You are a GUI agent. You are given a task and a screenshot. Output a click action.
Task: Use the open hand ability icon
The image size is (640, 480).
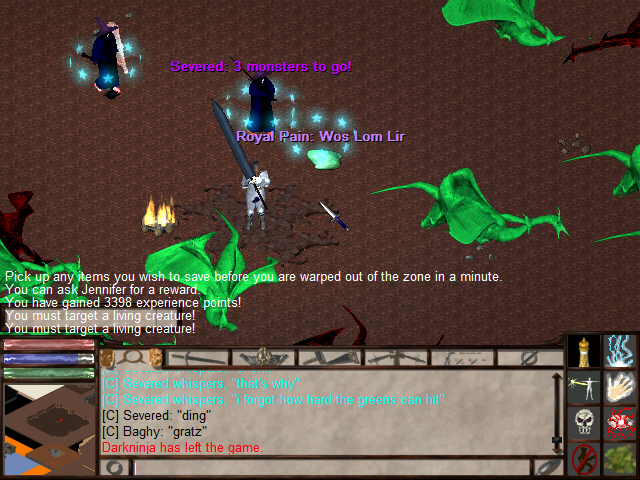tap(621, 387)
